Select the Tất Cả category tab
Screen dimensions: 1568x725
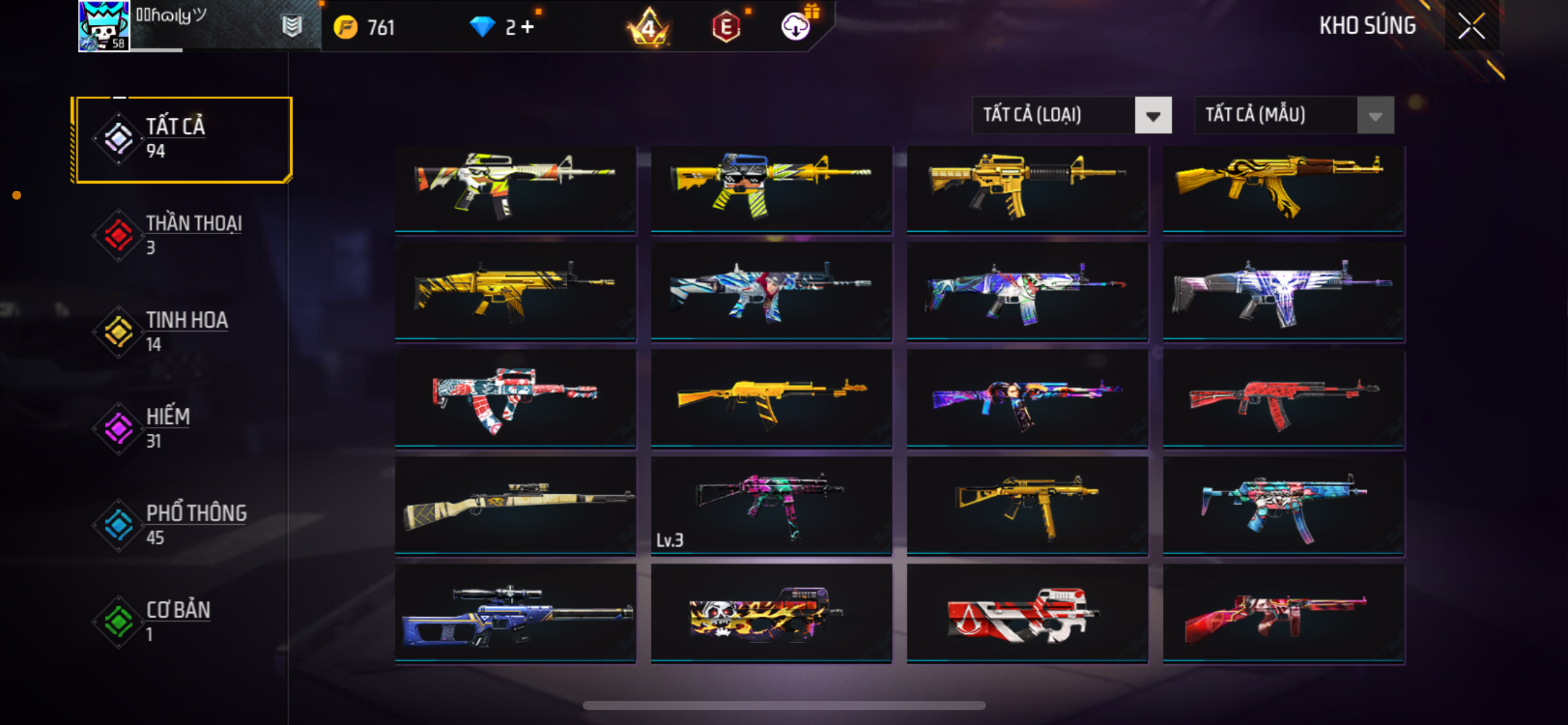pos(182,139)
